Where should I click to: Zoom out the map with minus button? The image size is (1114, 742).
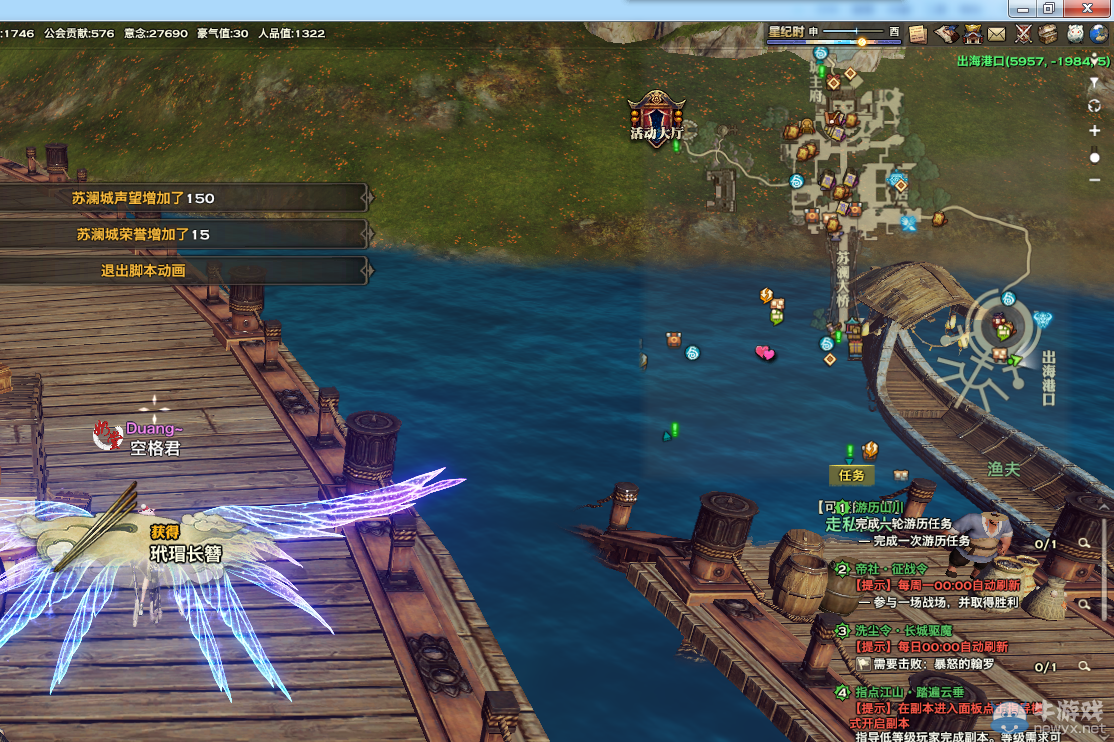[1095, 180]
